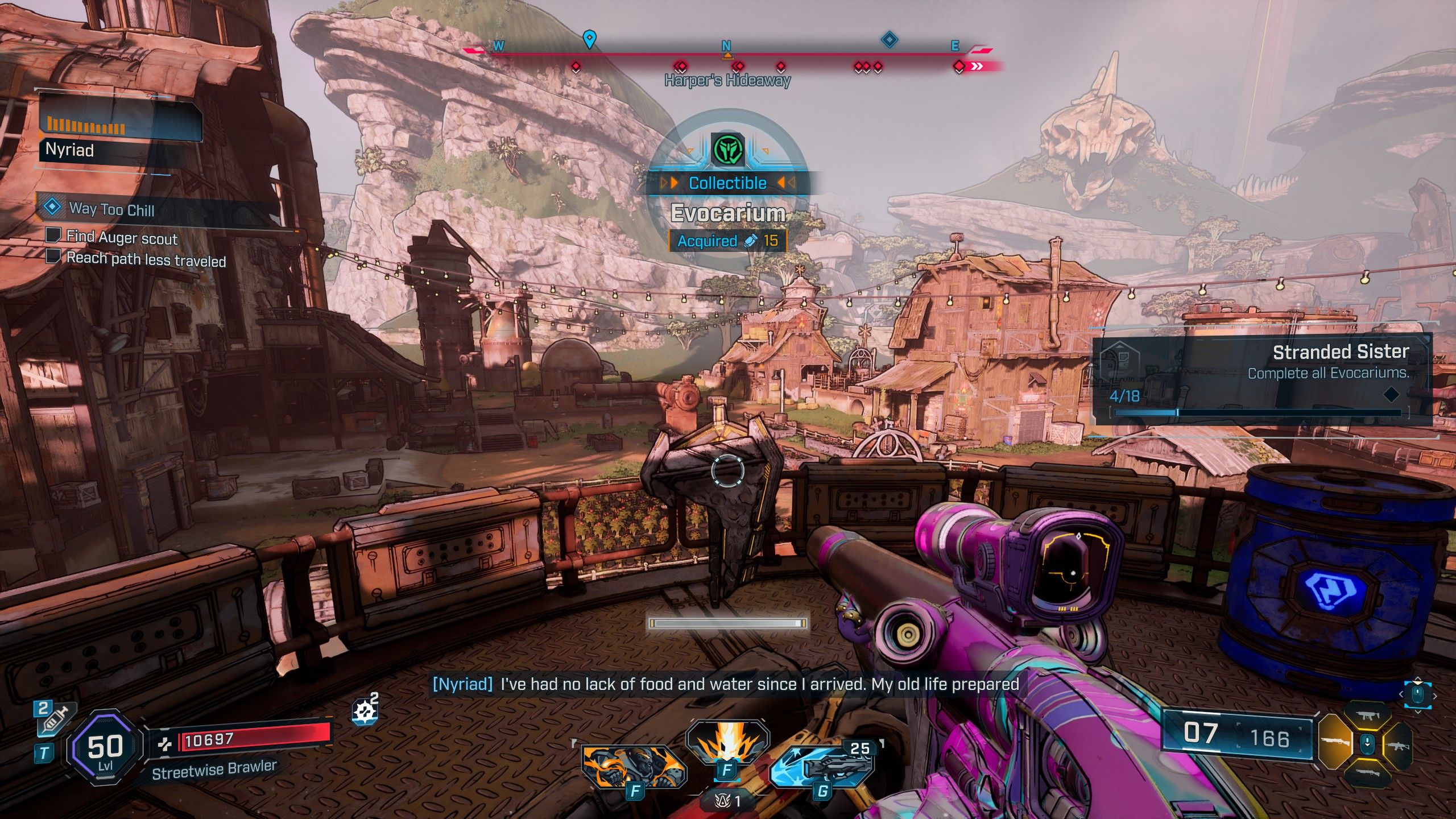1456x819 pixels.
Task: Select the blue diamond quest marker on compass
Action: coord(889,40)
